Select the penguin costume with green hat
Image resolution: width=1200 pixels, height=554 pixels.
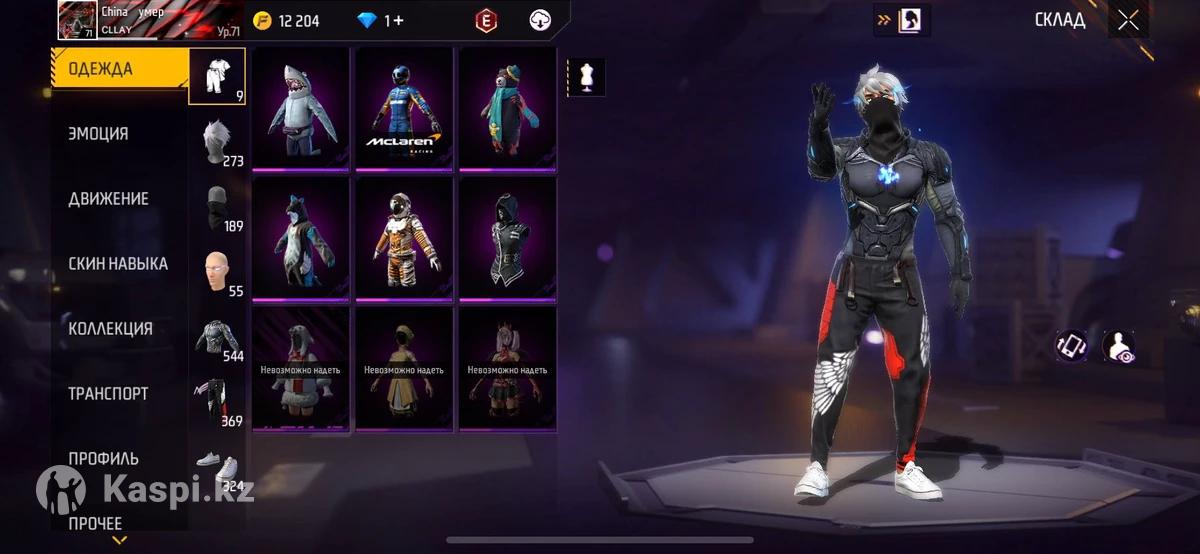tap(507, 108)
